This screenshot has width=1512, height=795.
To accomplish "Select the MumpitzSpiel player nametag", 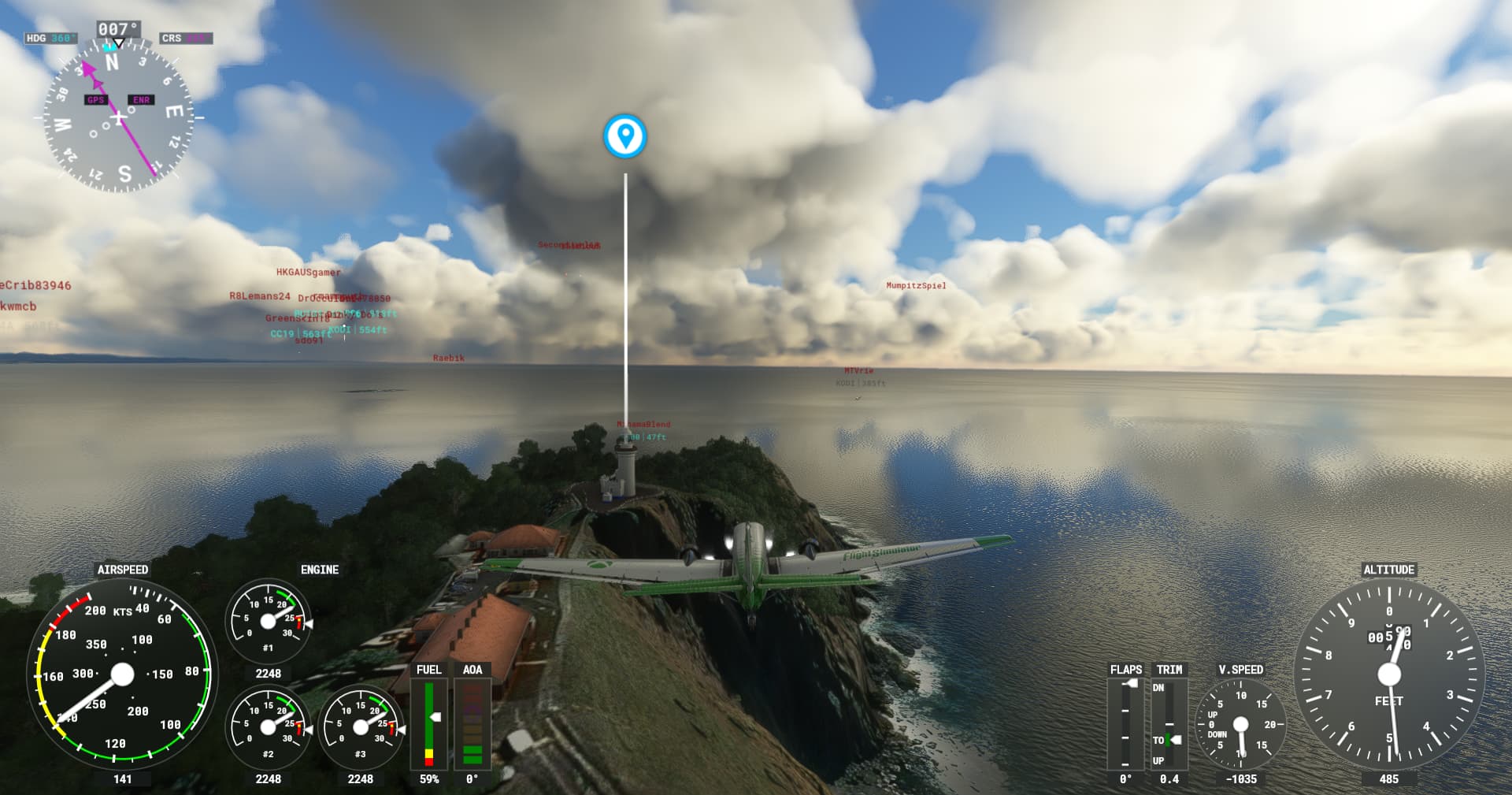I will pos(916,286).
